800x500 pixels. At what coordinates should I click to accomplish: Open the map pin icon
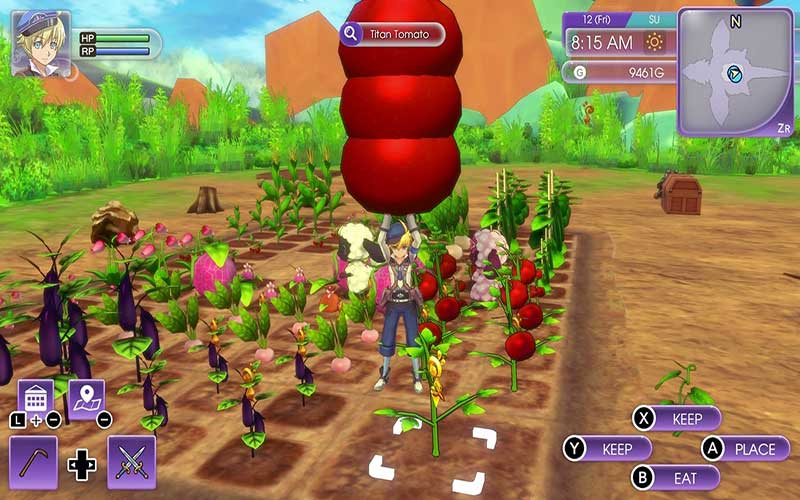(x=86, y=398)
